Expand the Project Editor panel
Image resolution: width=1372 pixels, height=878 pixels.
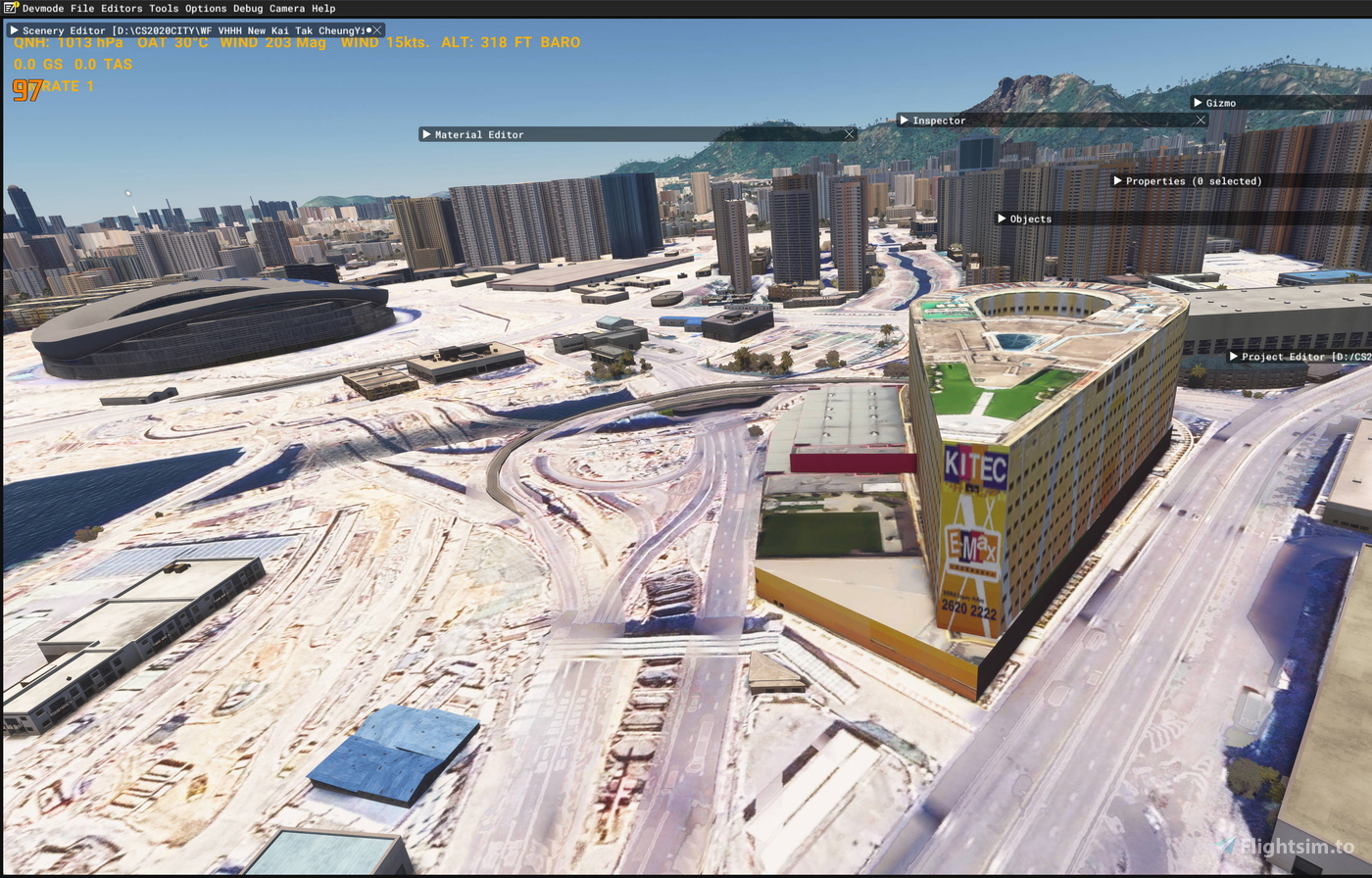point(1233,357)
